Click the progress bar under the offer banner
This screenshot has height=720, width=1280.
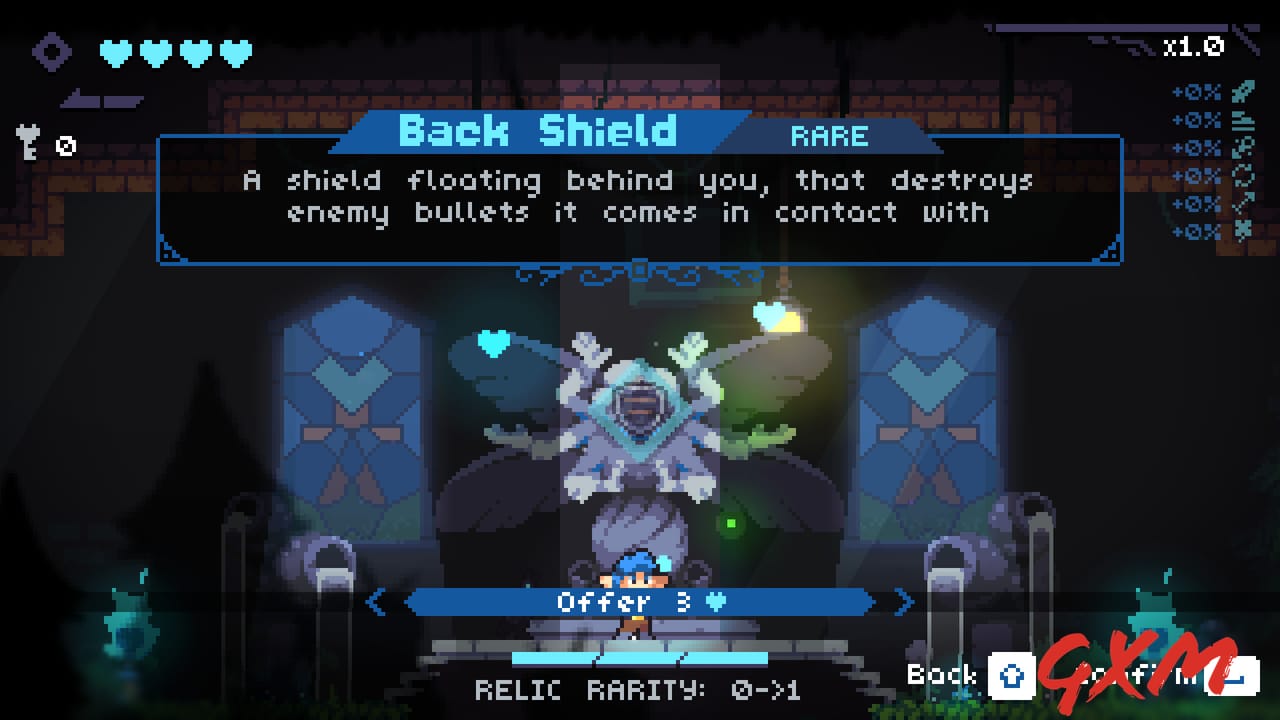click(640, 657)
